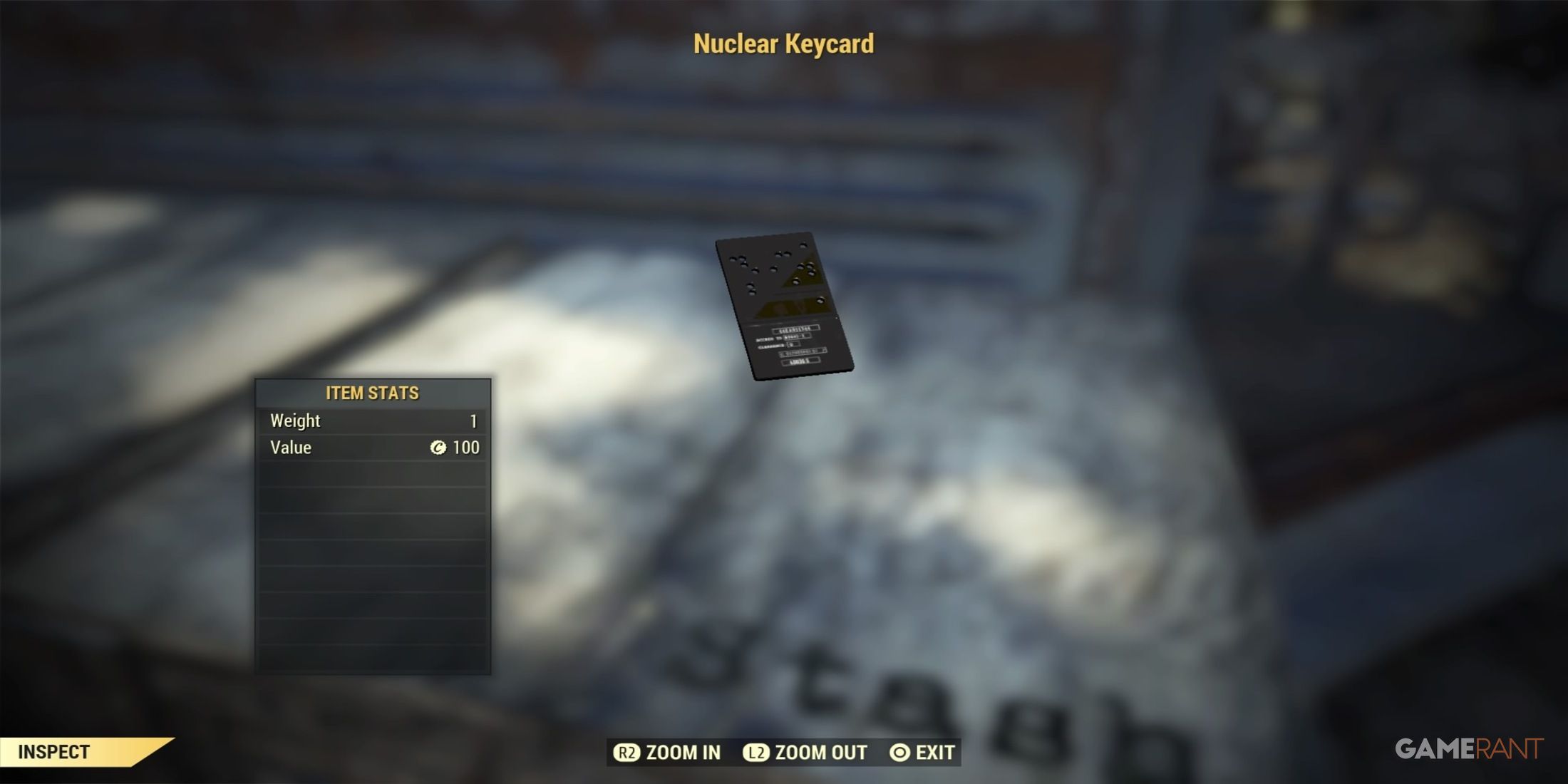Screen dimensions: 1568x784
Task: Click the L2 button prompt badge
Action: (x=755, y=752)
